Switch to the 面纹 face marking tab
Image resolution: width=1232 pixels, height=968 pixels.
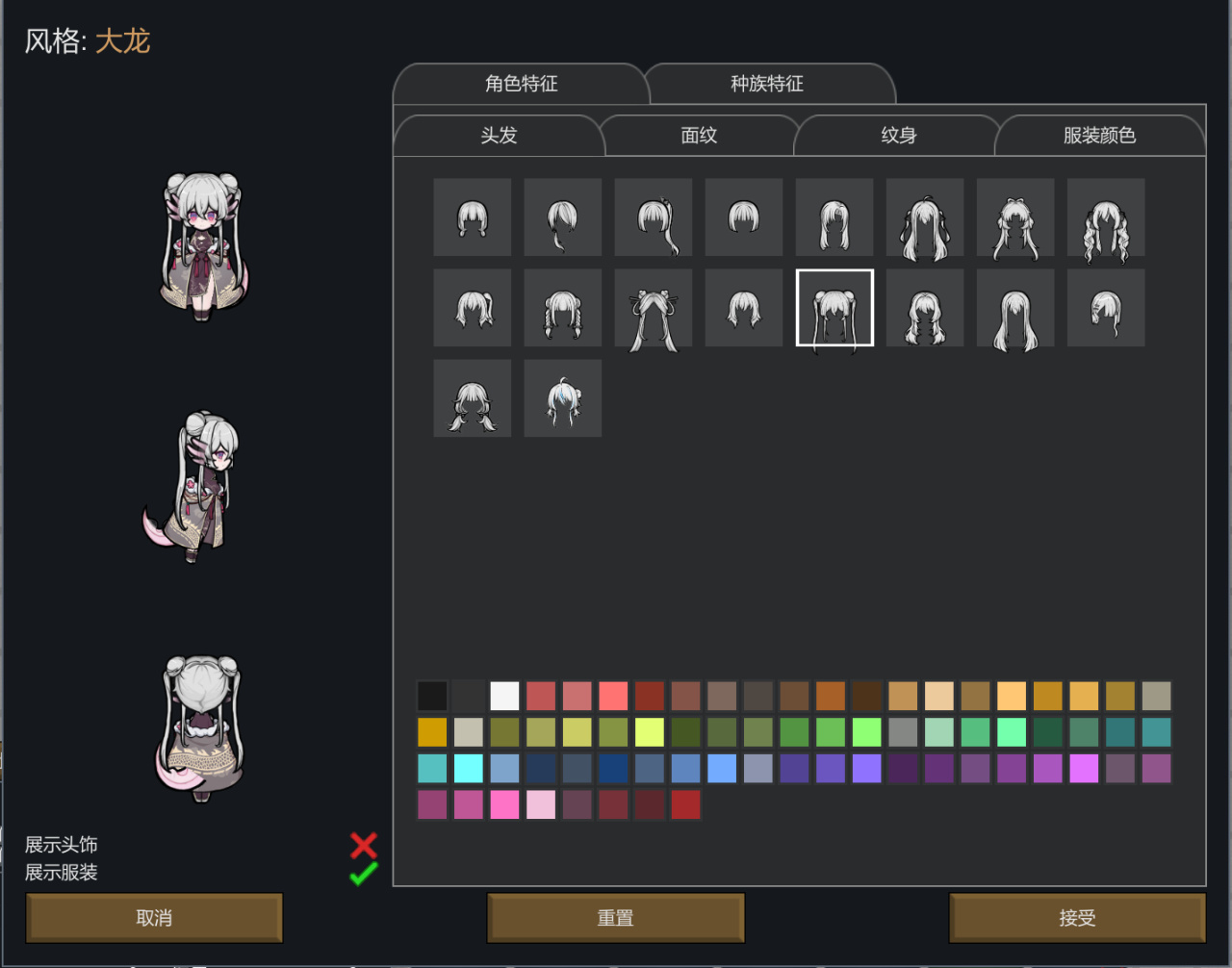699,136
